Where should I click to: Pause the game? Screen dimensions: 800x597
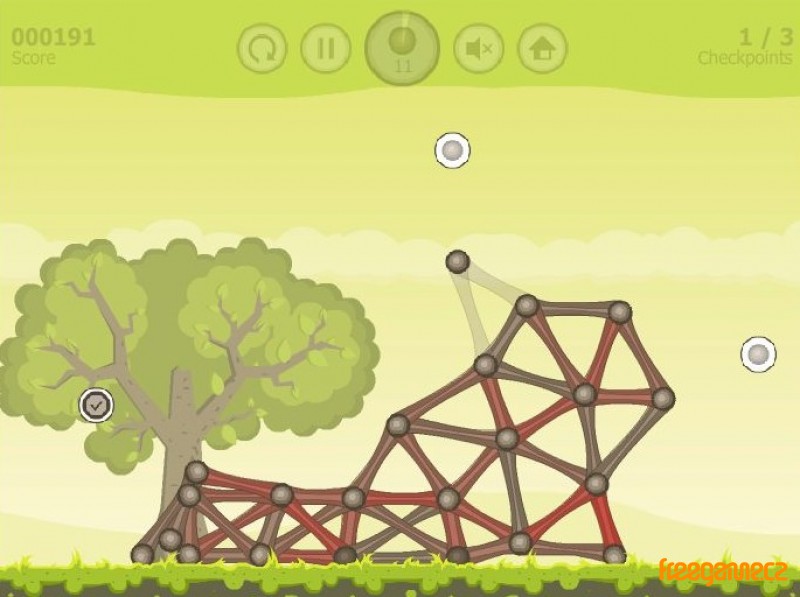point(325,48)
